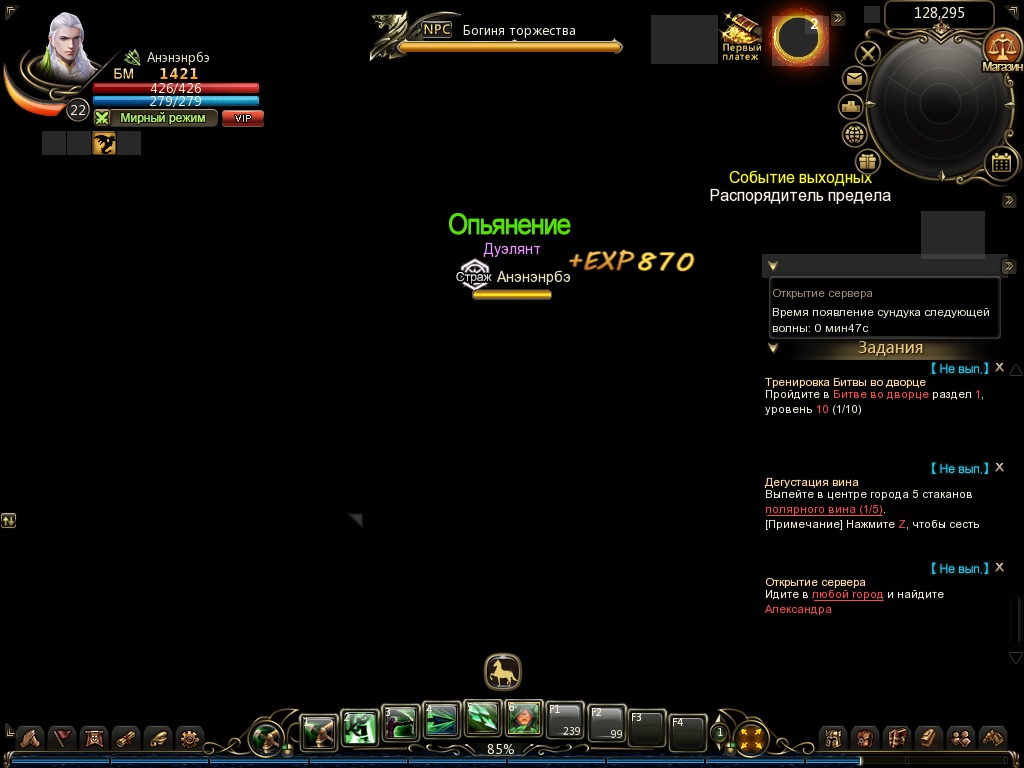1024x768 pixels.
Task: Open the world map globe icon
Action: (x=855, y=134)
